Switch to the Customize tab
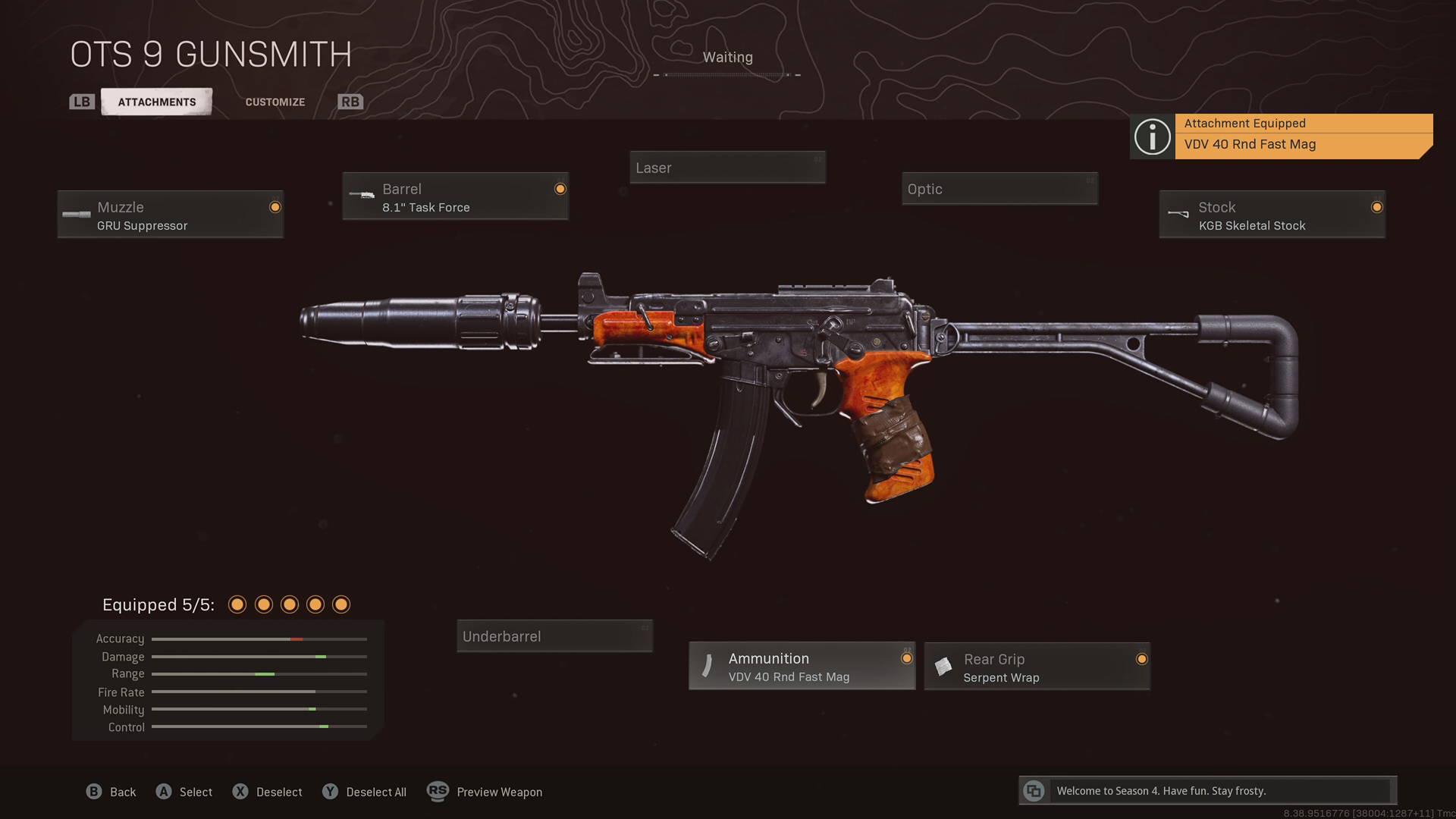Screen dimensions: 1456x819 click(275, 101)
